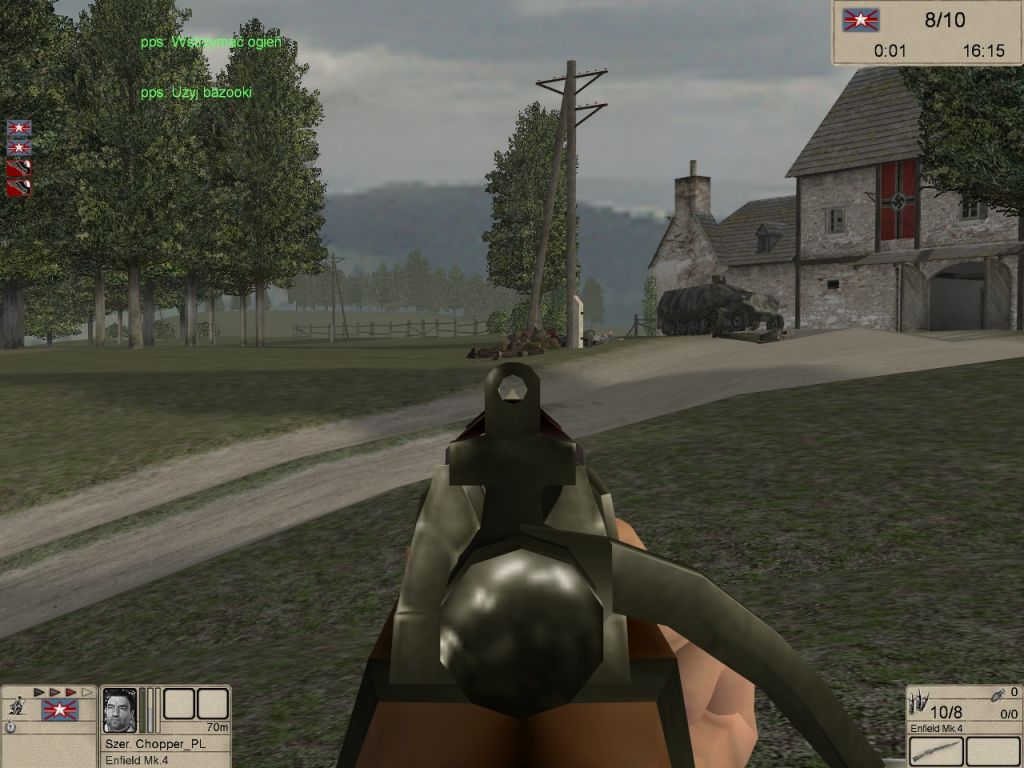Click the team flag in the score panel

860,20
